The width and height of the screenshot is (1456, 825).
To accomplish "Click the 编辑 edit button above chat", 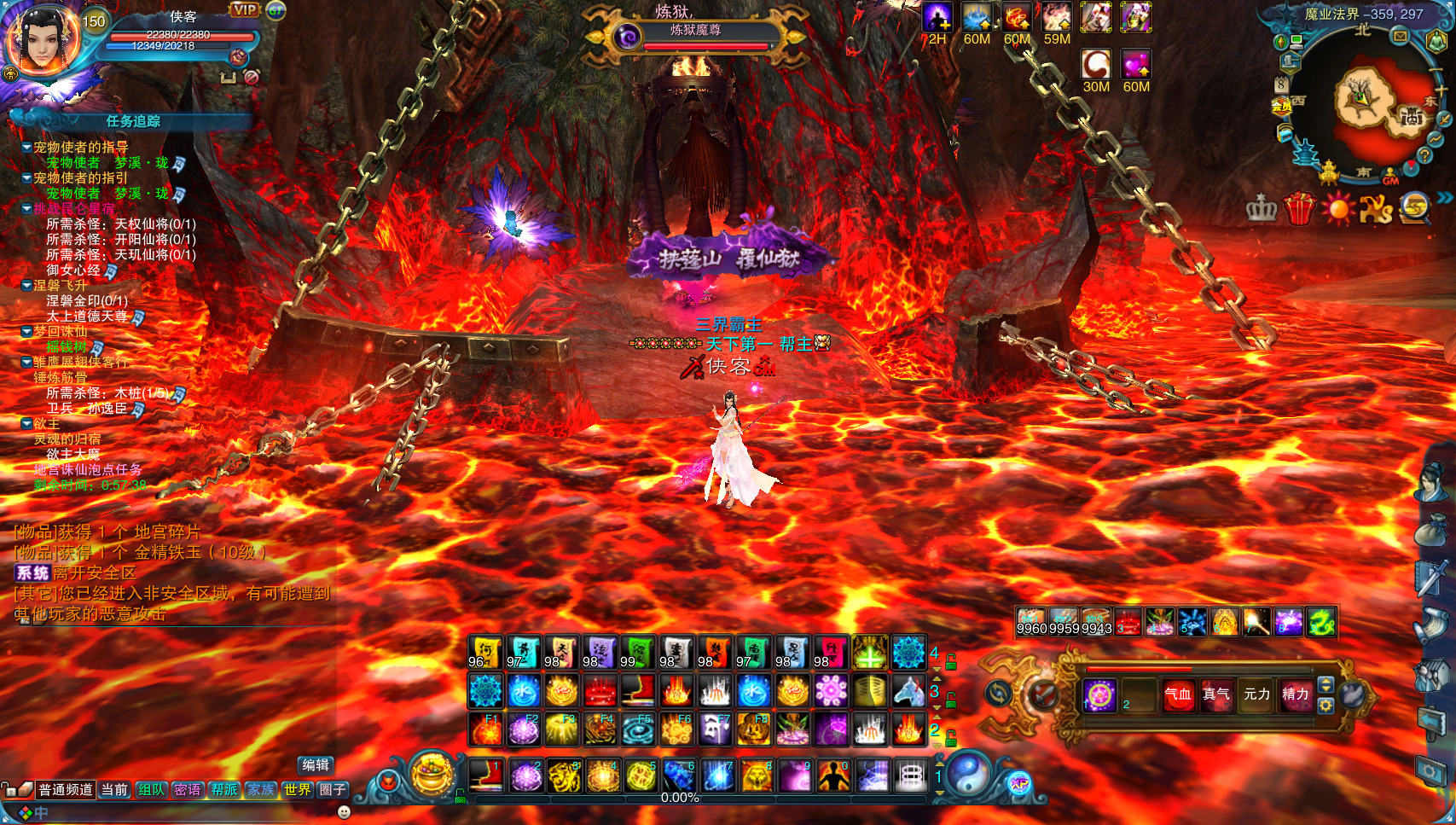I will 316,765.
